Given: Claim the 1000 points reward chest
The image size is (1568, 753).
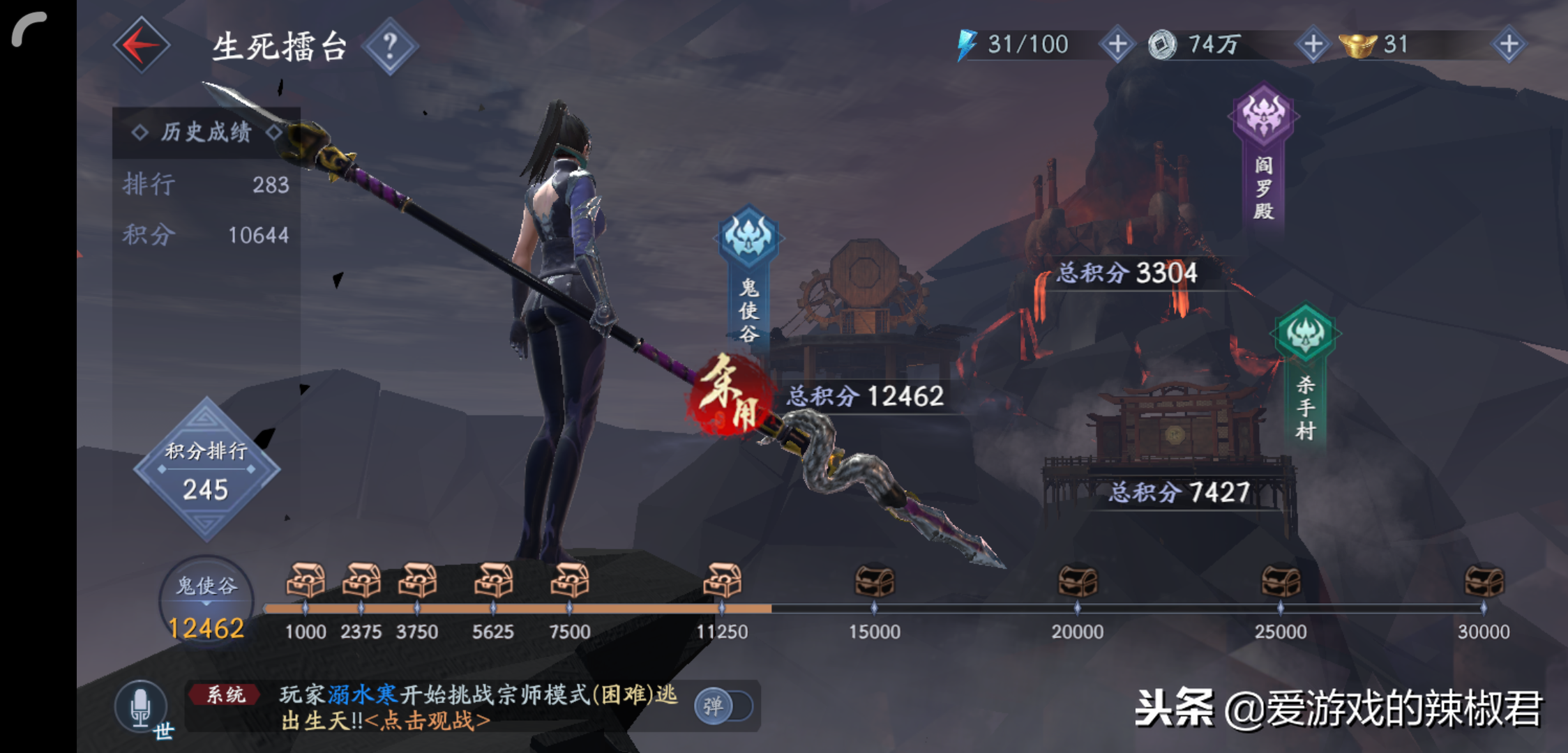Looking at the screenshot, I should [x=306, y=581].
